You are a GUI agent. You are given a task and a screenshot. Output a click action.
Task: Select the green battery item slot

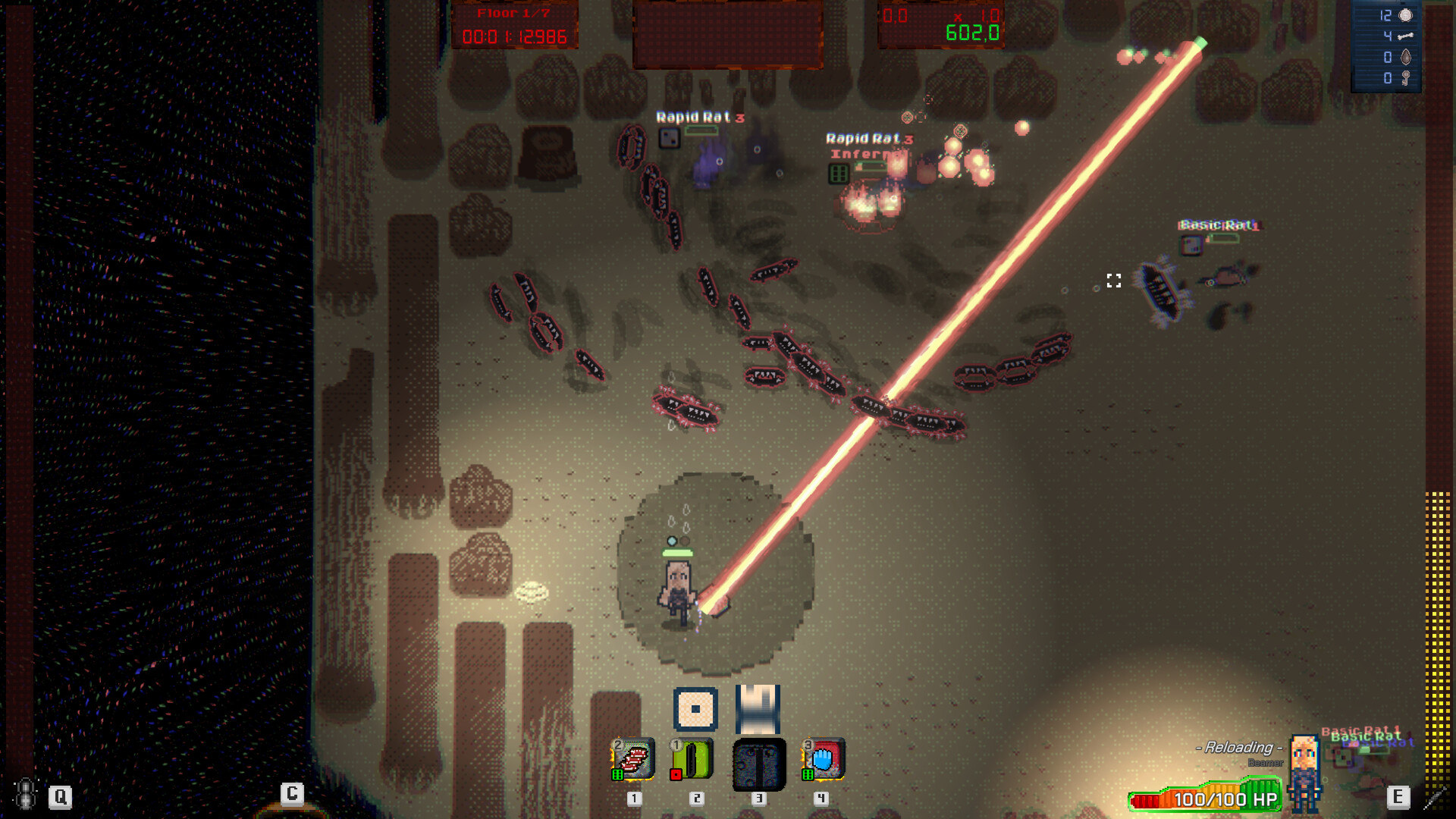693,759
